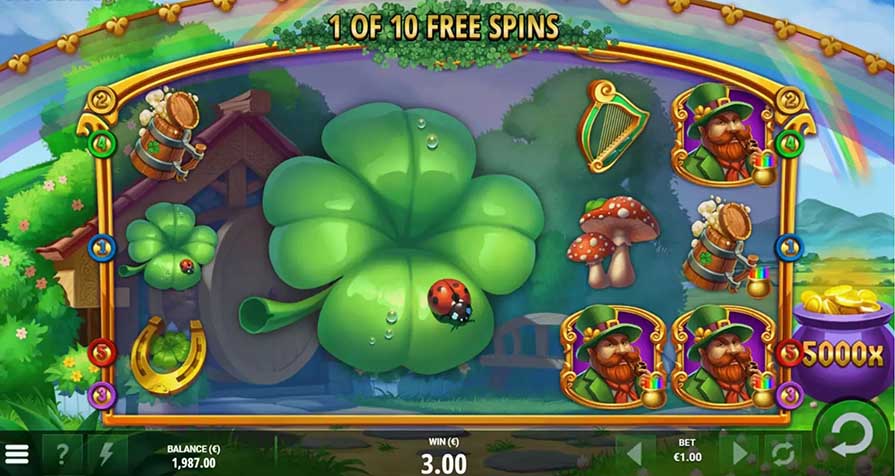The height and width of the screenshot is (476, 895).
Task: Toggle the lightning bolt quick spin
Action: (107, 455)
